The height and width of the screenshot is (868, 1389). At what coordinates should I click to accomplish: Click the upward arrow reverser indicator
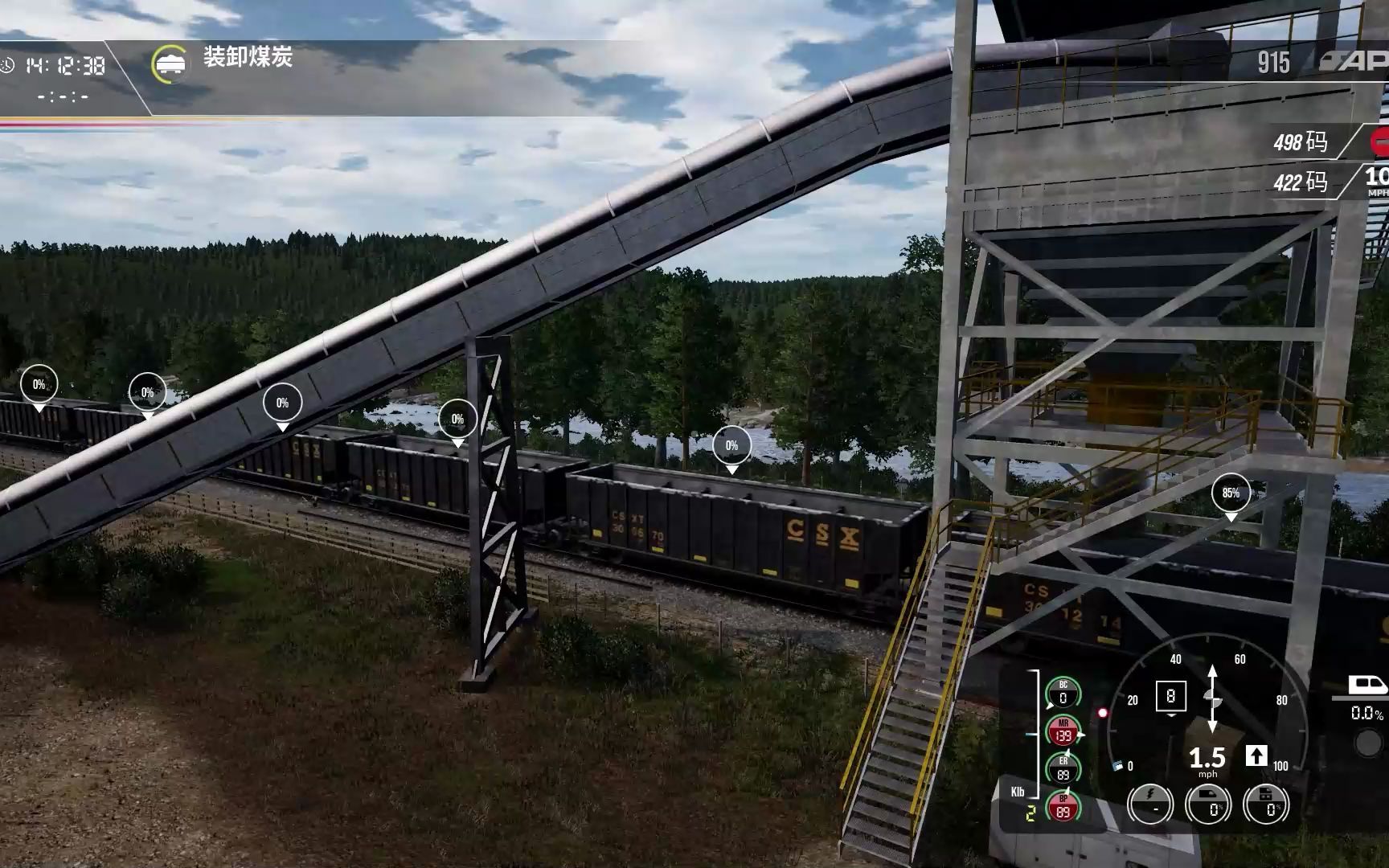(x=1256, y=756)
